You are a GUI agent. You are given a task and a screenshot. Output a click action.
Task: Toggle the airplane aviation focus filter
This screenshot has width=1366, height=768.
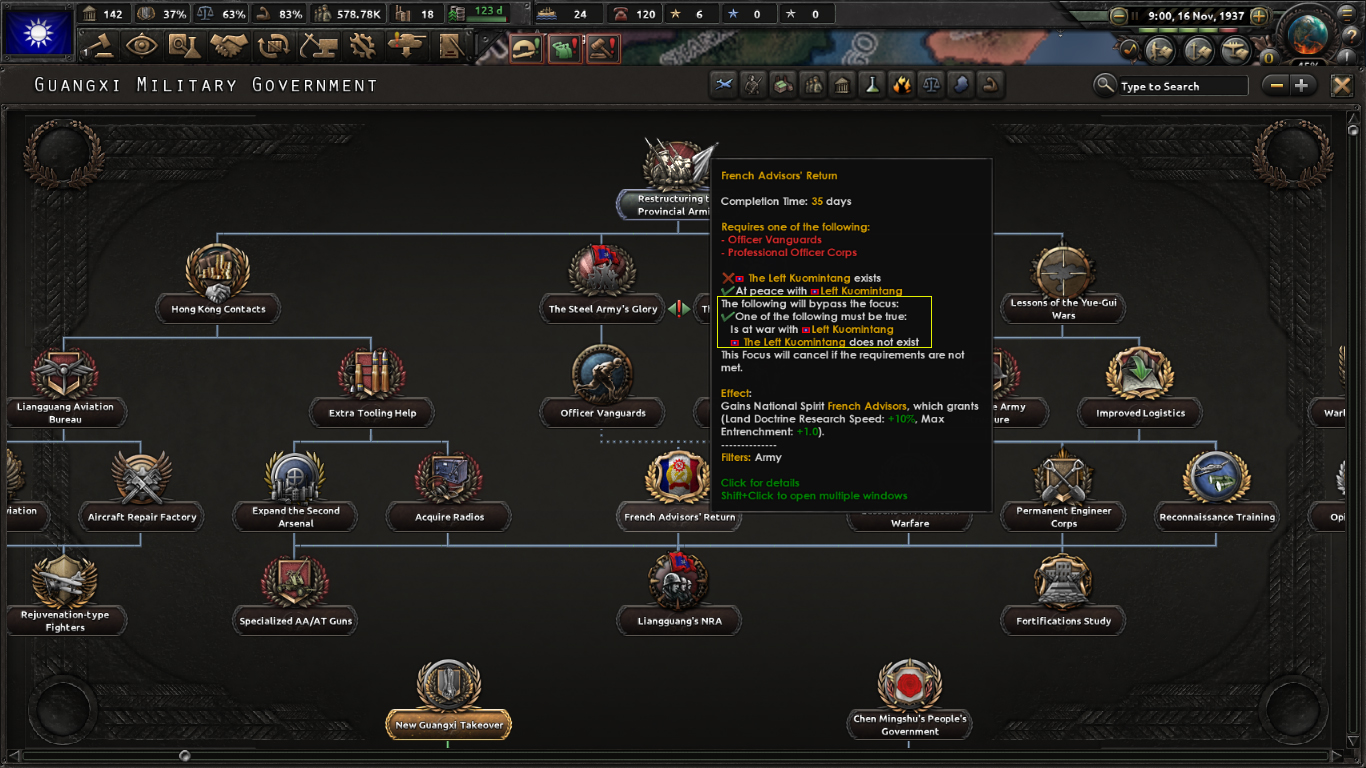723,85
